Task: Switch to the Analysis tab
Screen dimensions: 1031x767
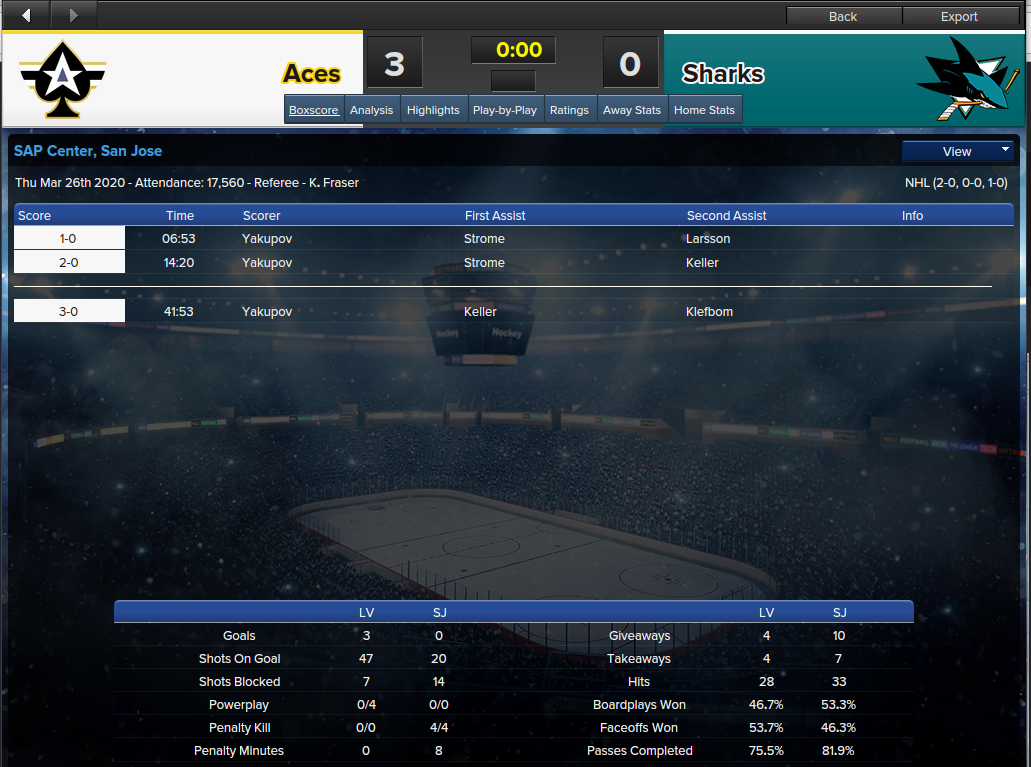Action: pos(372,110)
